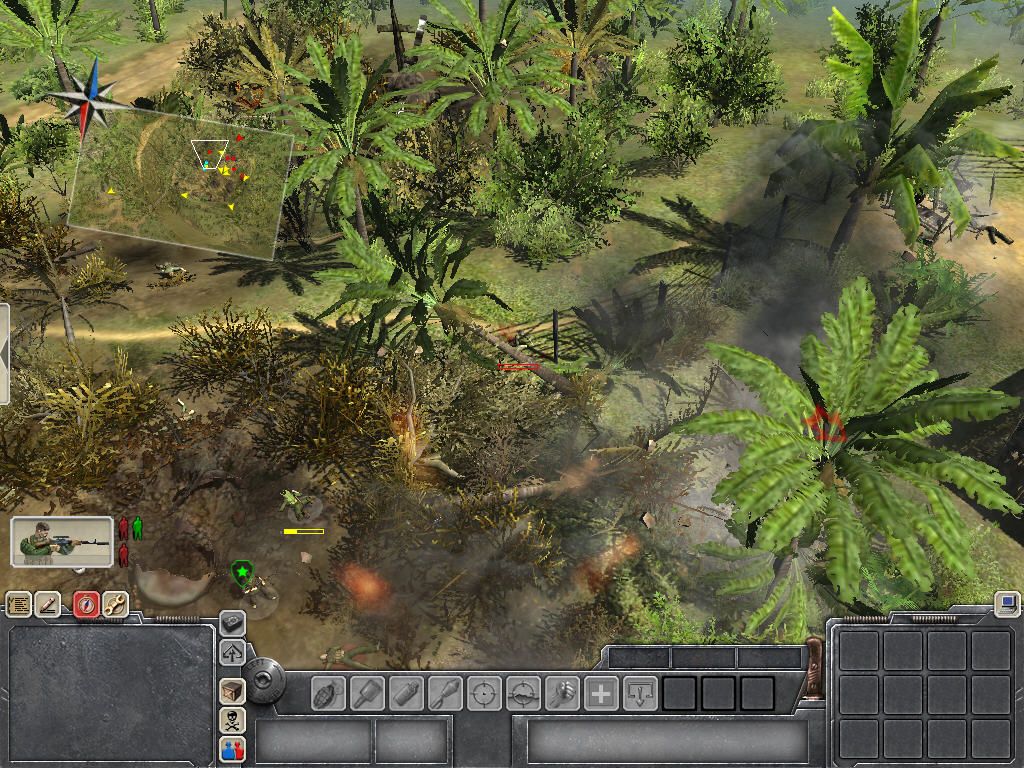The width and height of the screenshot is (1024, 768).
Task: Select the green star squad leader marker
Action: point(241,573)
